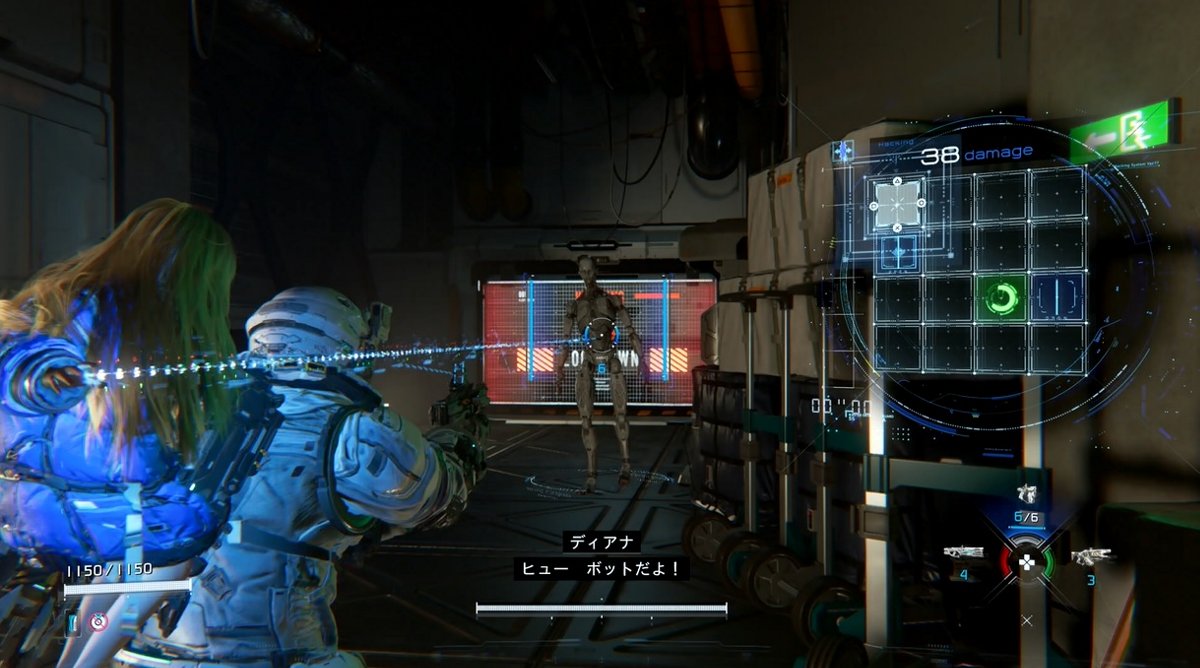
Task: Equip the gun with 3 rounds
Action: pyautogui.click(x=1088, y=556)
